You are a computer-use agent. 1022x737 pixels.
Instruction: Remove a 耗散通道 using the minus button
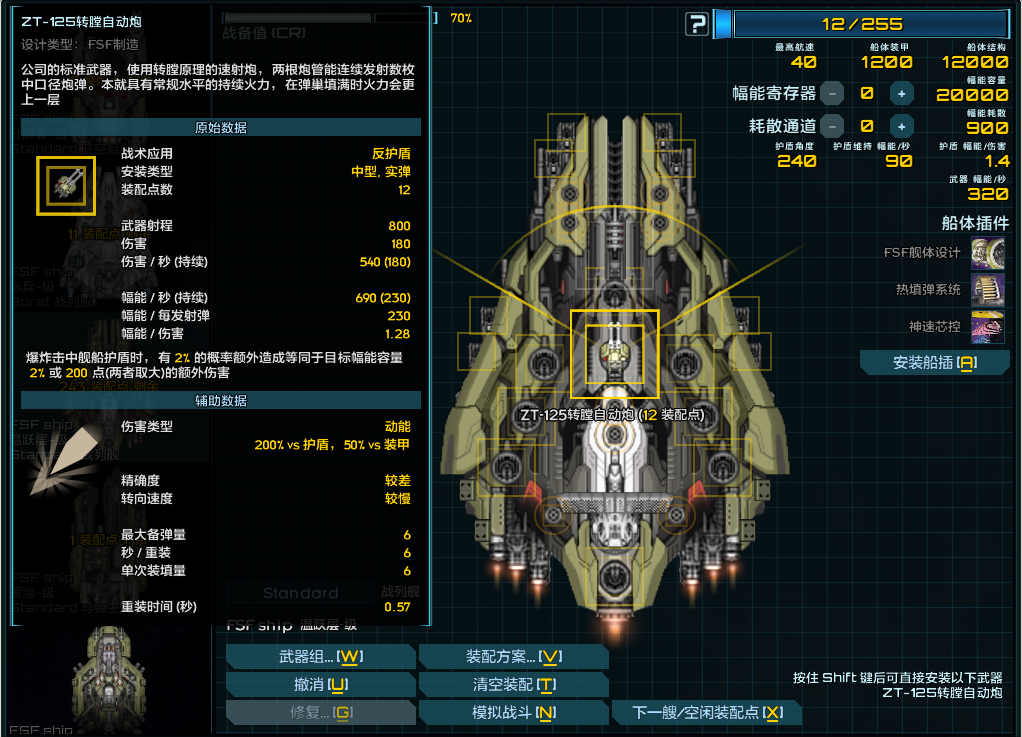click(x=832, y=127)
